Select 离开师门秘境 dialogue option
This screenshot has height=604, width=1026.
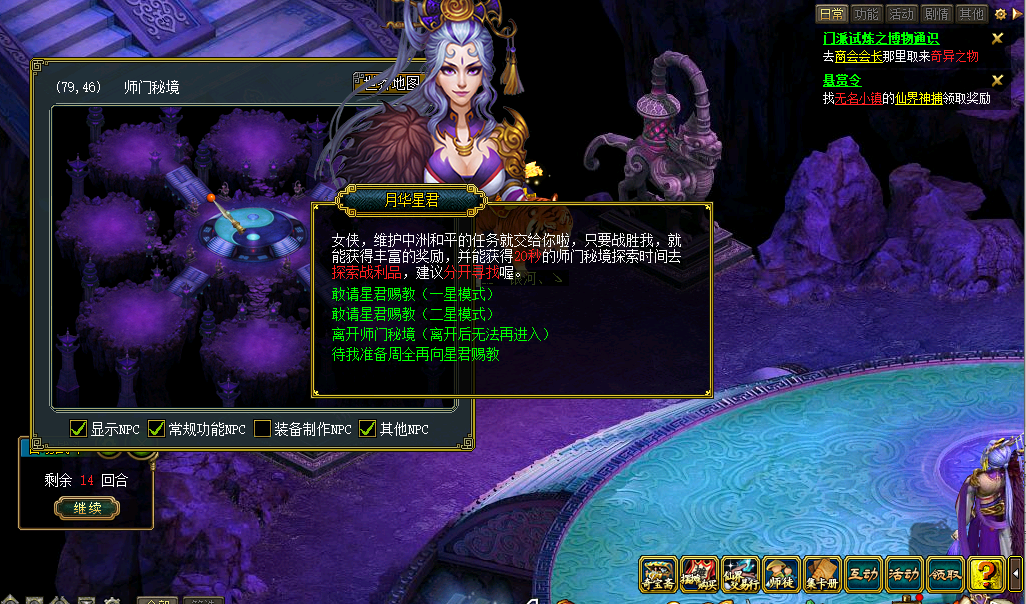pyautogui.click(x=440, y=334)
